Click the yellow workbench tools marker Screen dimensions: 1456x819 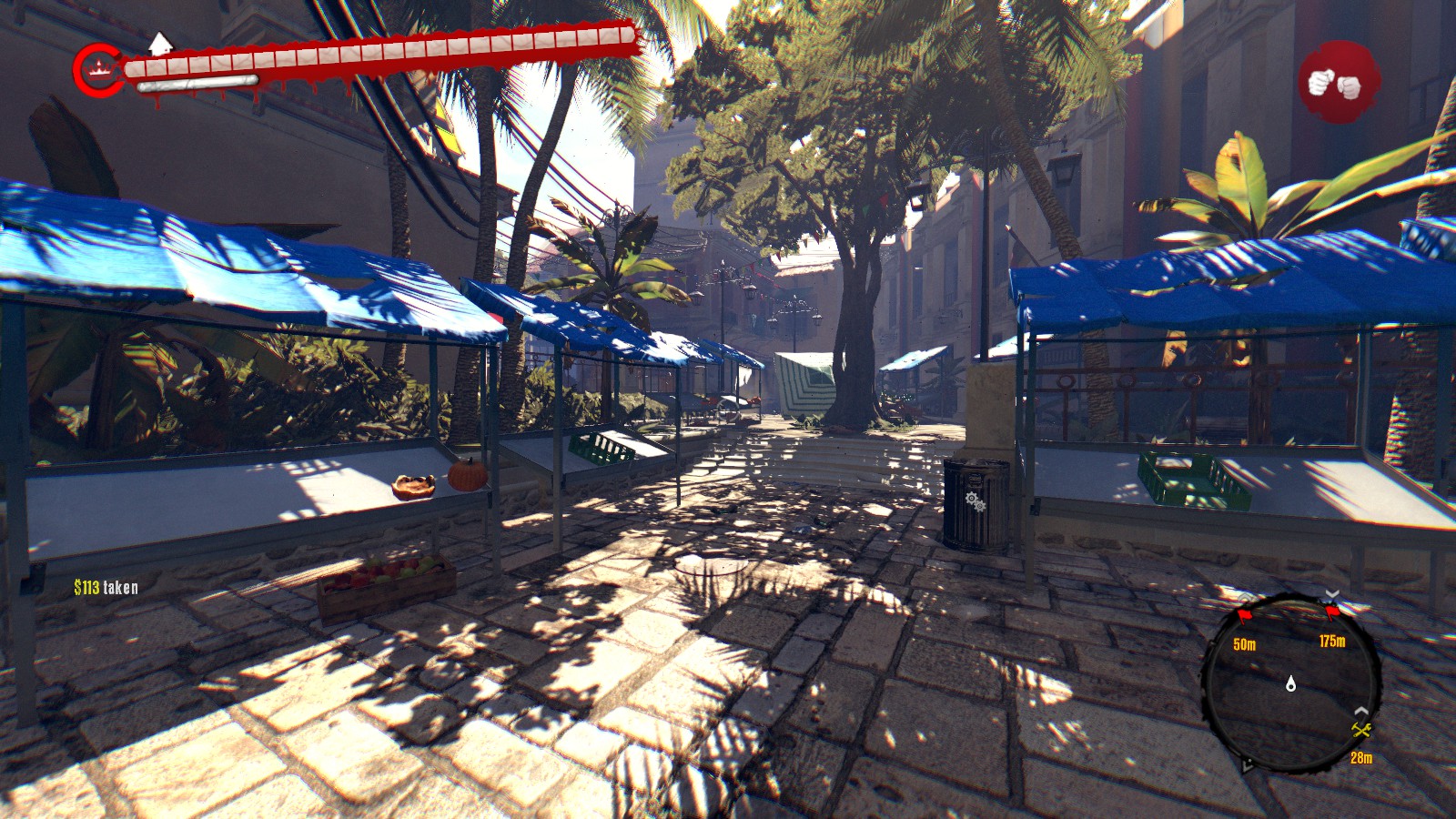pyautogui.click(x=1360, y=731)
